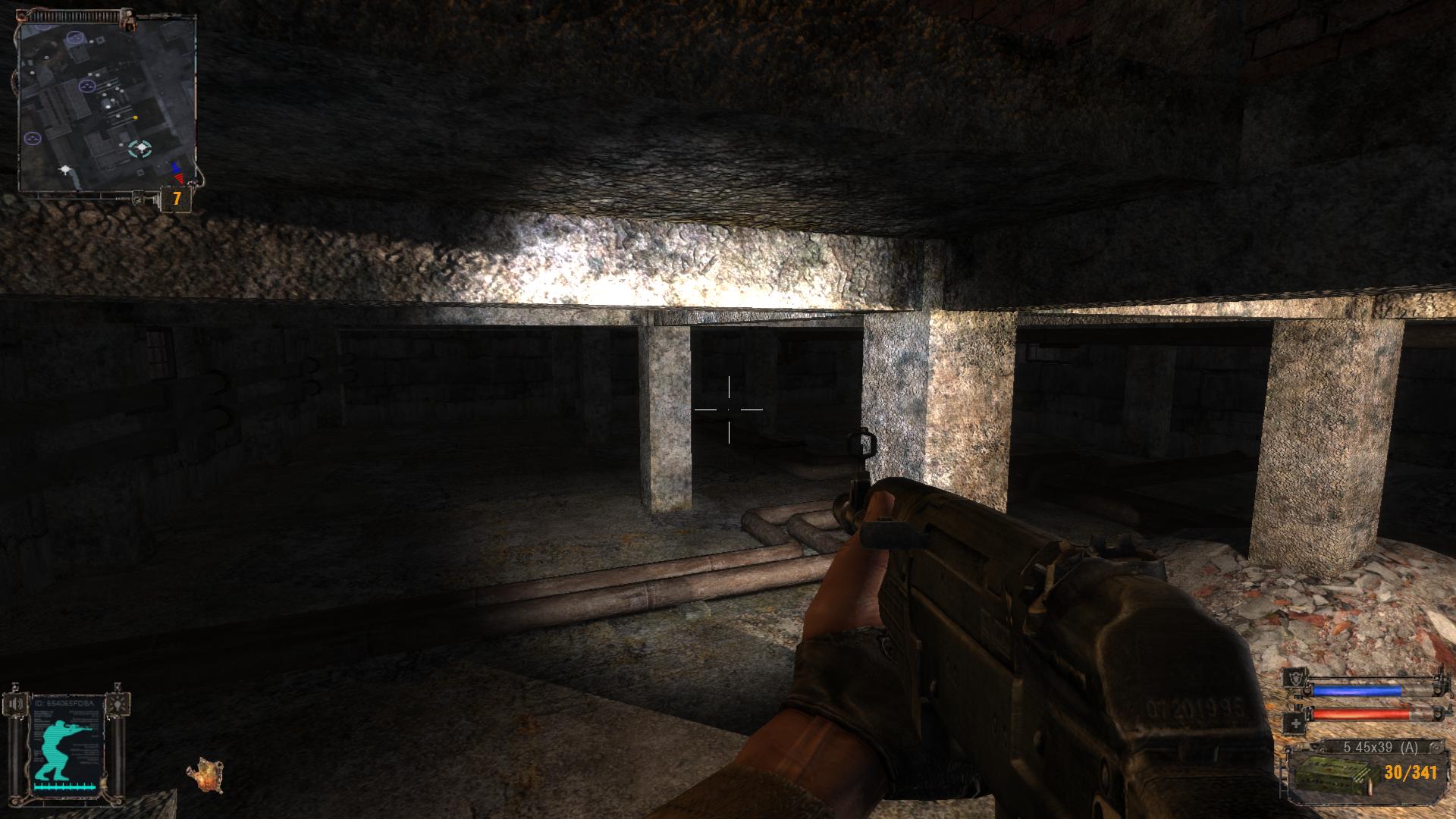Select the 5.45x39 (A) ammo type label
1456x819 pixels.
pos(1381,747)
